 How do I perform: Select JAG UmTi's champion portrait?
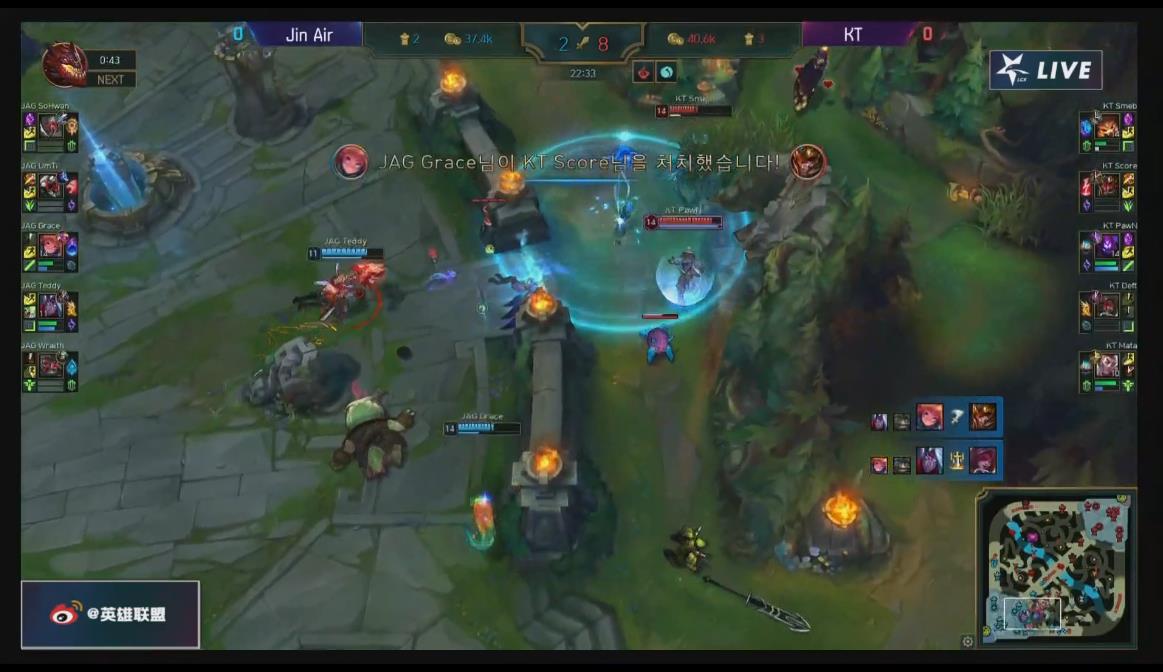pos(50,186)
